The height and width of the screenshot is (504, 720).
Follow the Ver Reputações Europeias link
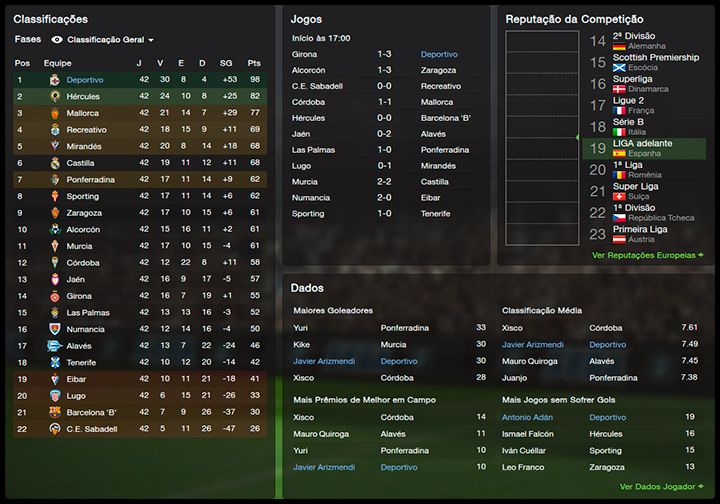(647, 255)
